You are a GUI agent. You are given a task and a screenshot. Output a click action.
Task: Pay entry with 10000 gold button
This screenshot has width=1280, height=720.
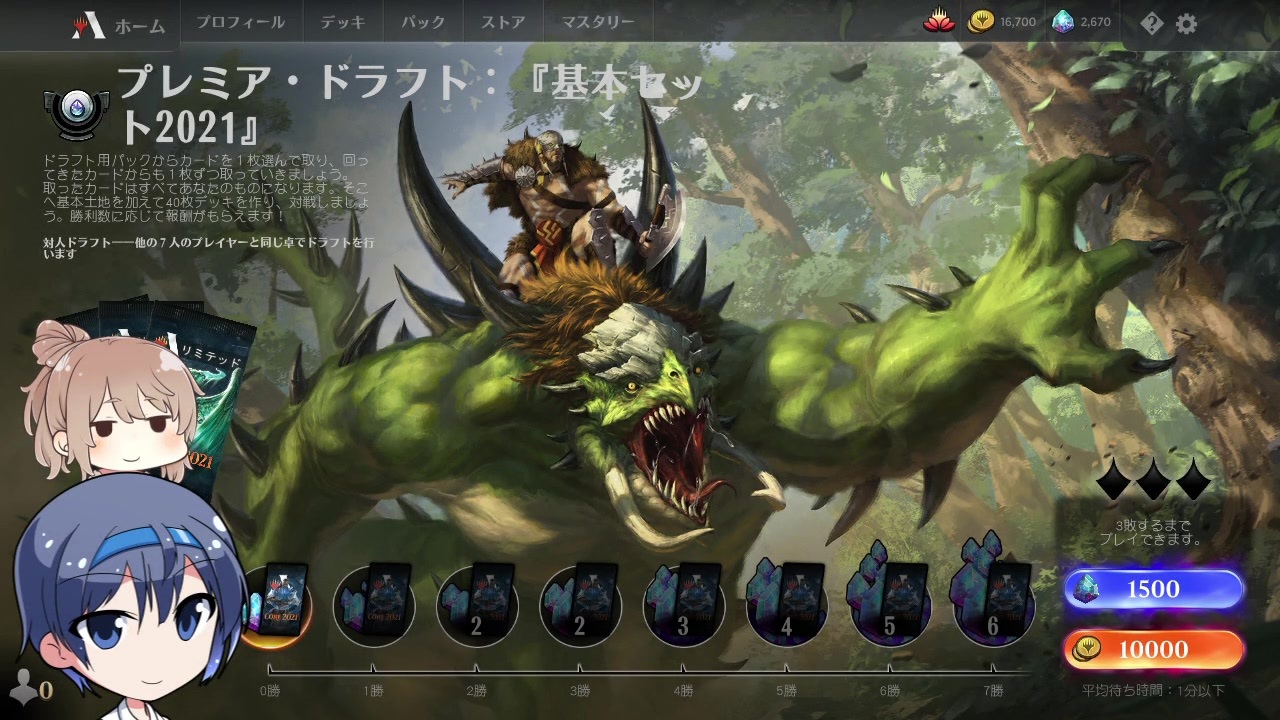[x=1152, y=650]
